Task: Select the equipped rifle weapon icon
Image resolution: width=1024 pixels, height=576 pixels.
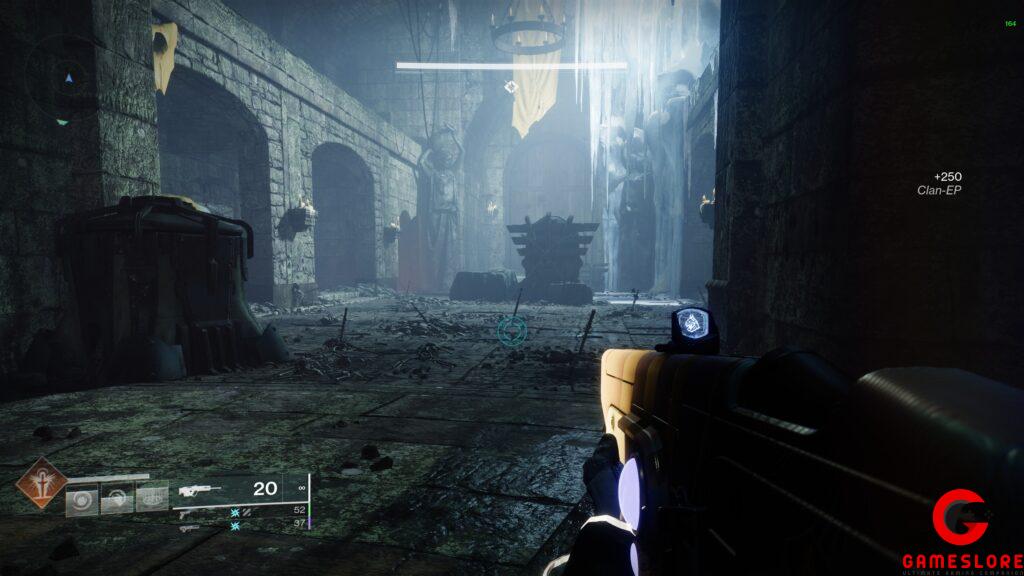Action: coord(198,490)
